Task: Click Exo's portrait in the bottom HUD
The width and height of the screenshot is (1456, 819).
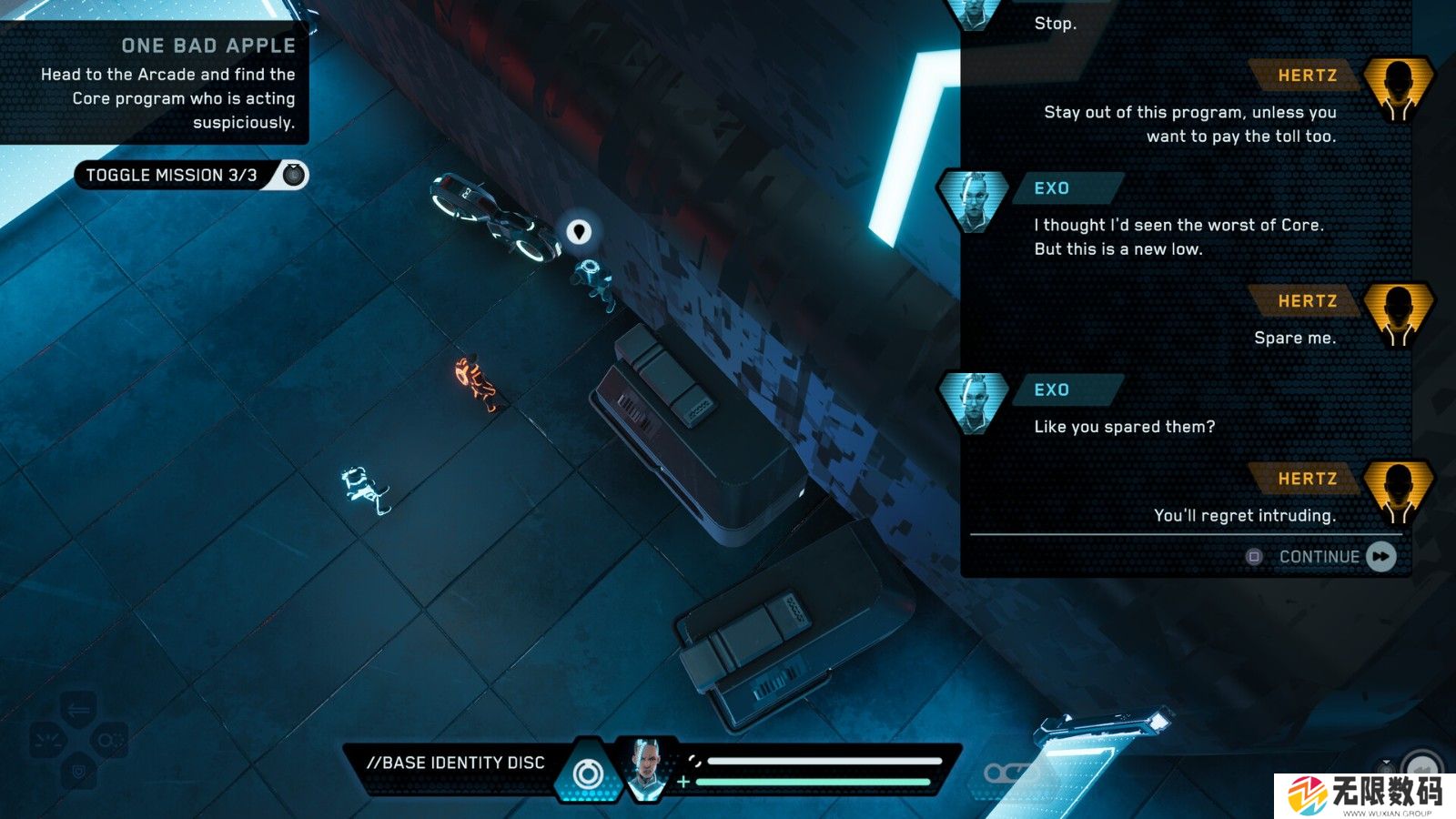Action: pos(647,770)
